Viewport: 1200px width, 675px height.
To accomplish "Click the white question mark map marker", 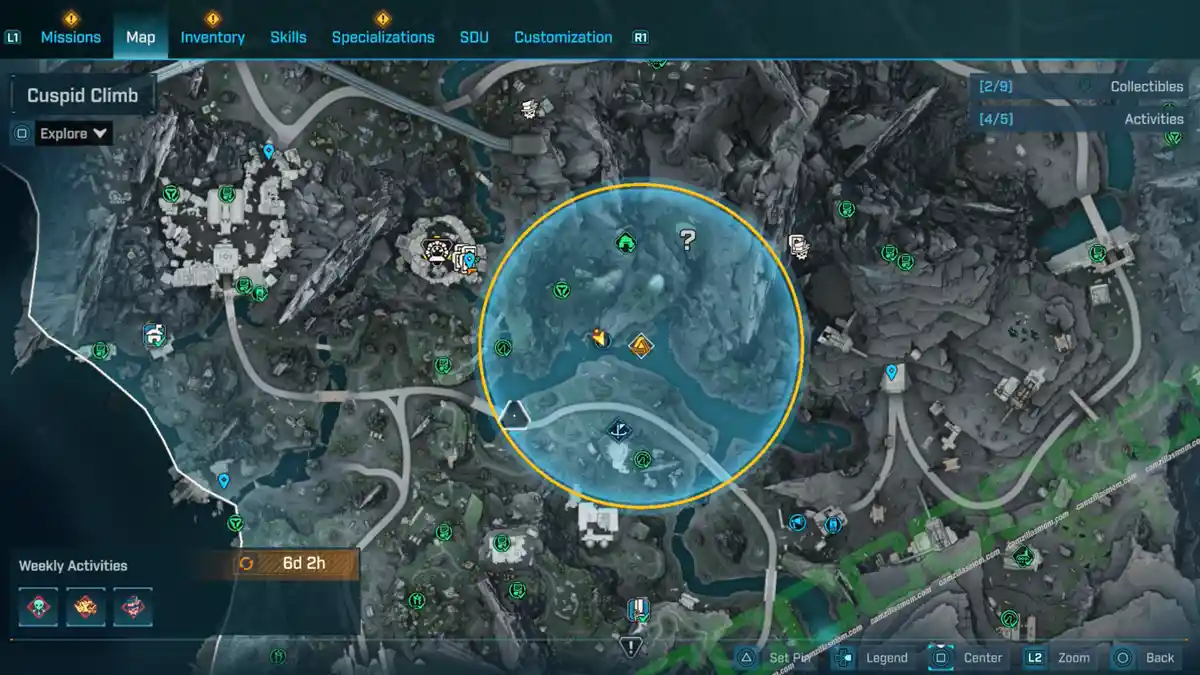I will [x=687, y=239].
